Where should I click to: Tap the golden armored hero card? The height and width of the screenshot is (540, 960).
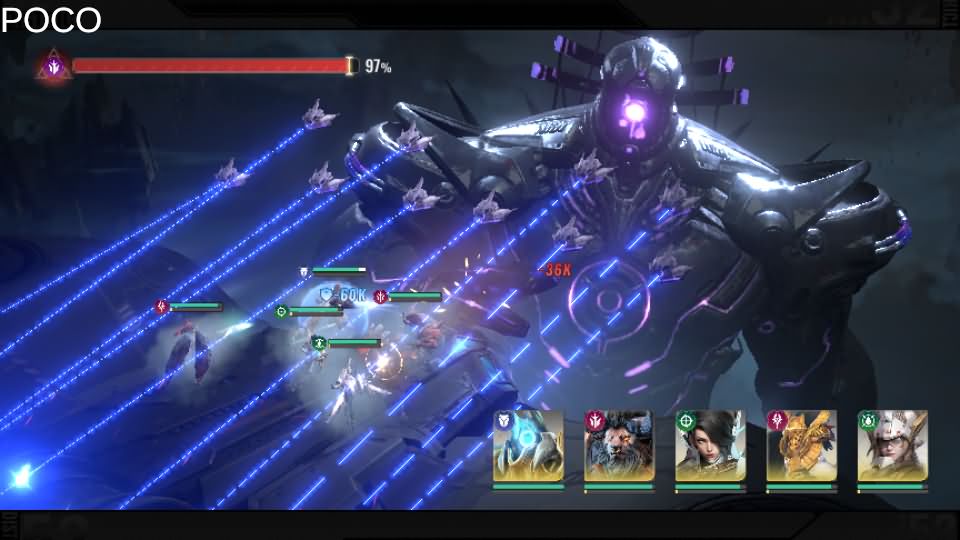801,446
